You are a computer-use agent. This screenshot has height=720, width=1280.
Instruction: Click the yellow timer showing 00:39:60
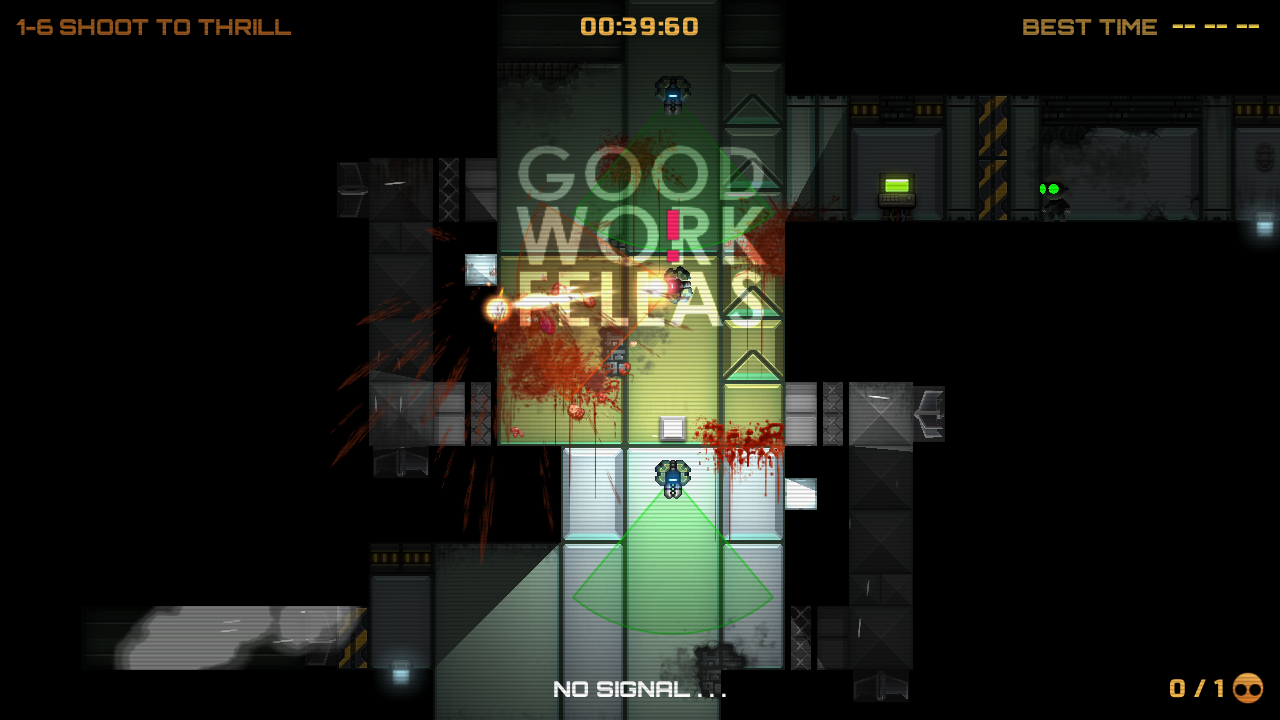pyautogui.click(x=640, y=26)
